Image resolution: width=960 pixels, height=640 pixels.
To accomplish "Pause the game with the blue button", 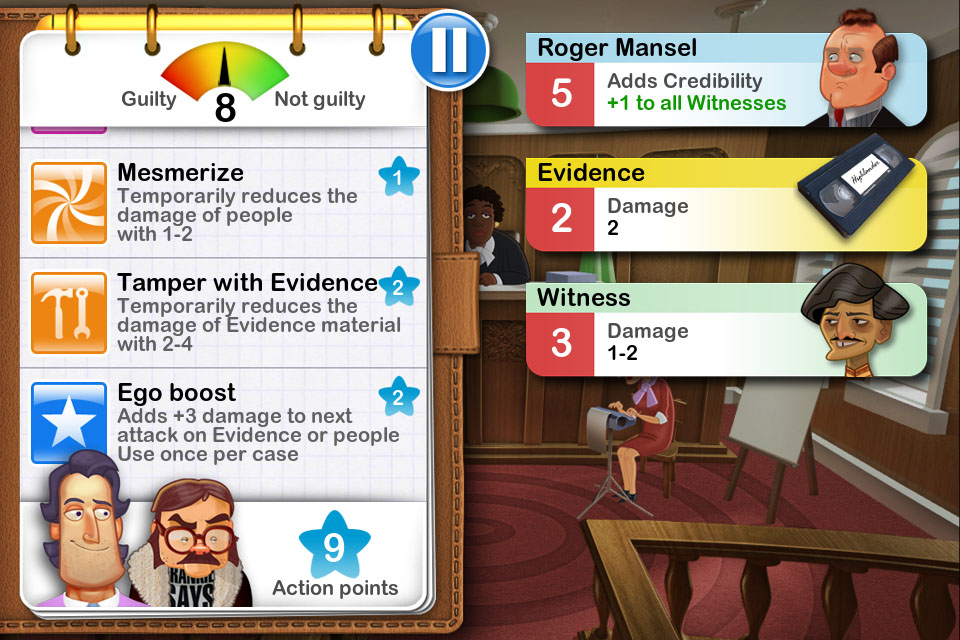I will click(x=448, y=49).
